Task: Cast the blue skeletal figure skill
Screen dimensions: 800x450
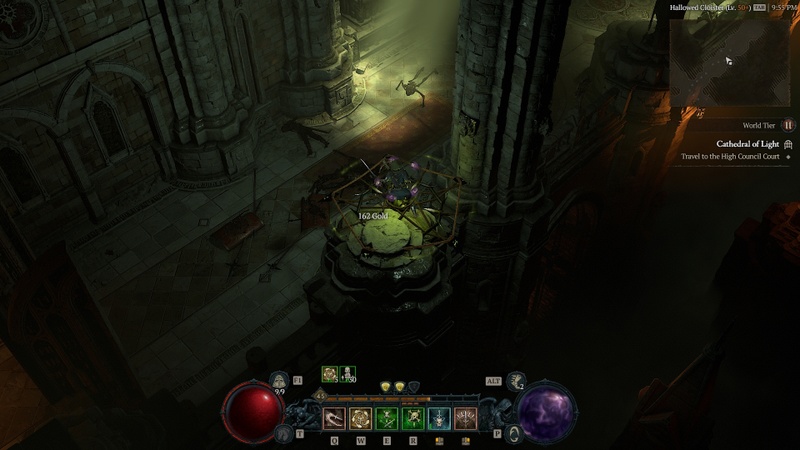Action: pyautogui.click(x=439, y=419)
